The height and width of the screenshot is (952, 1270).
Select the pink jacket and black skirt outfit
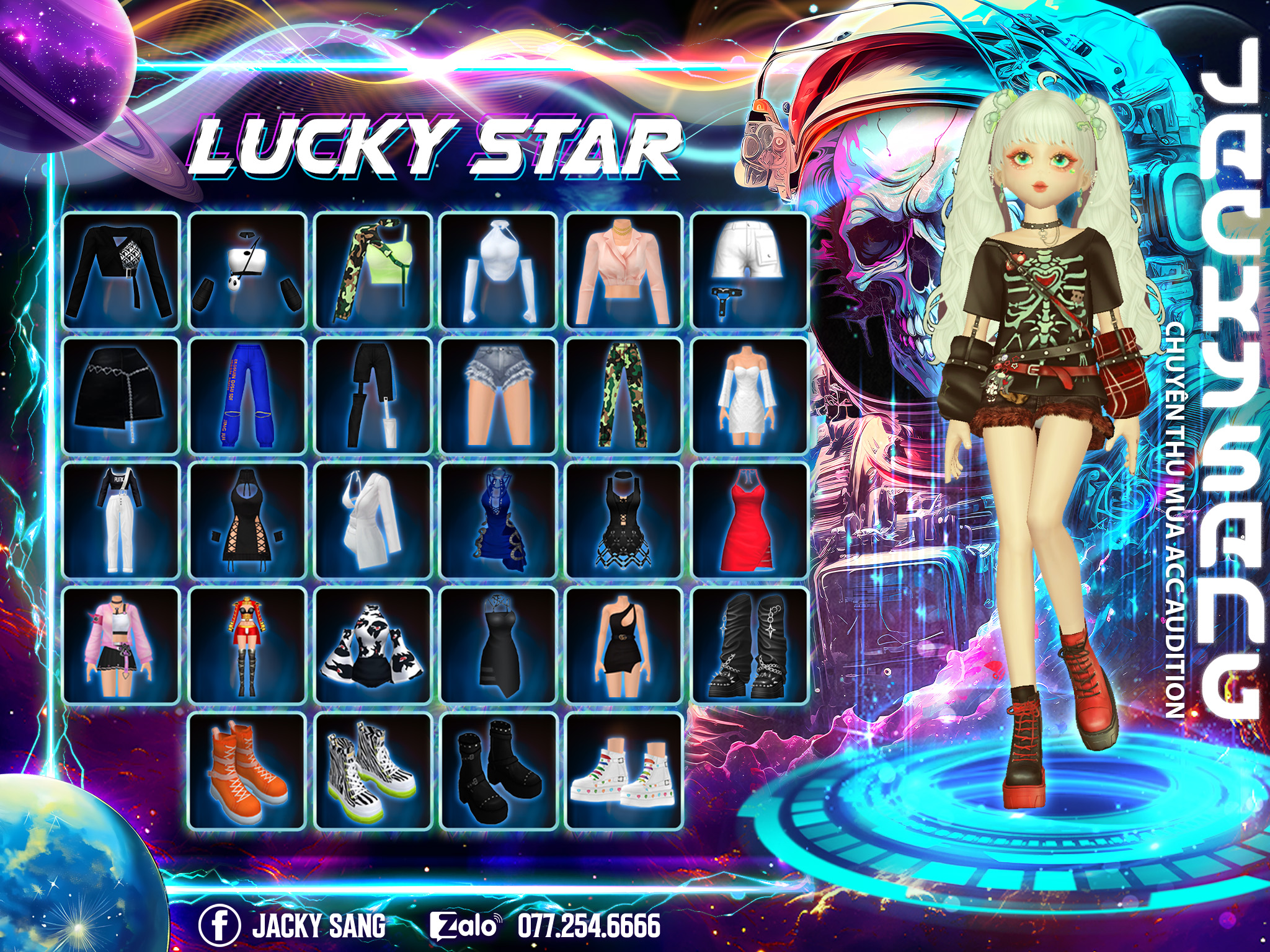coord(122,645)
